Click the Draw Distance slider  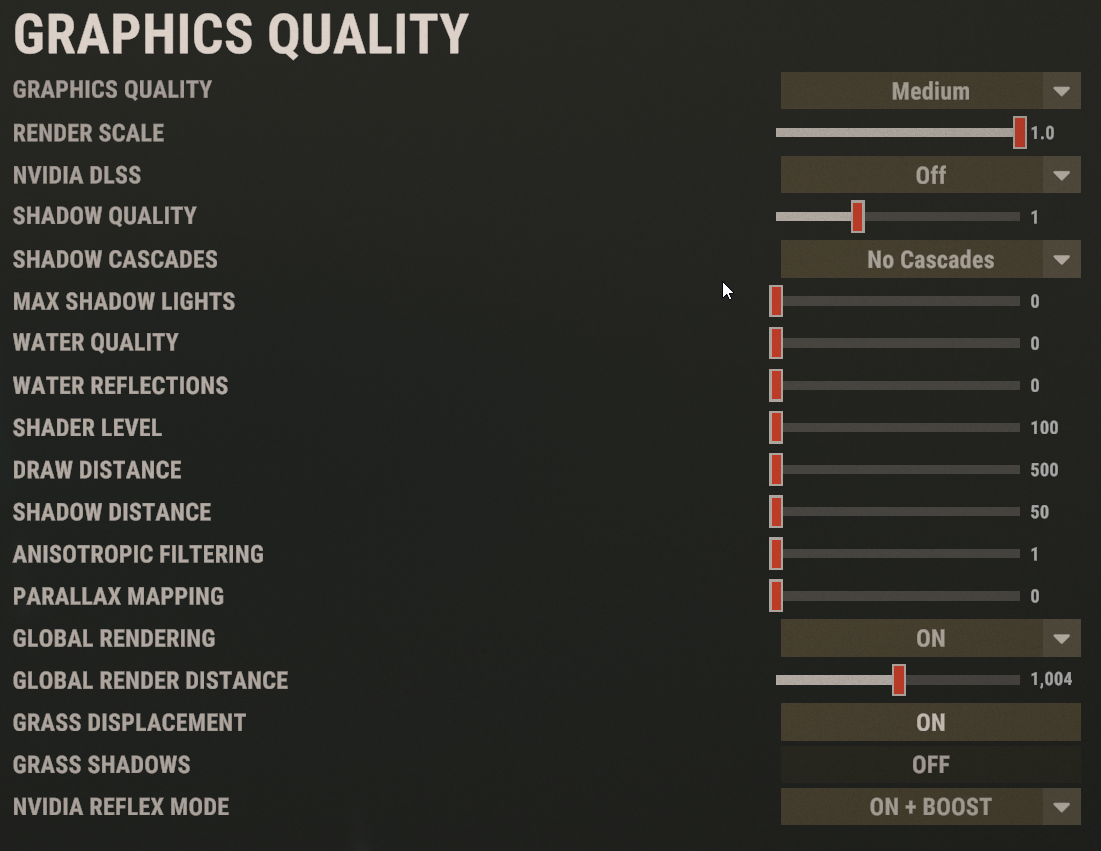[x=776, y=470]
